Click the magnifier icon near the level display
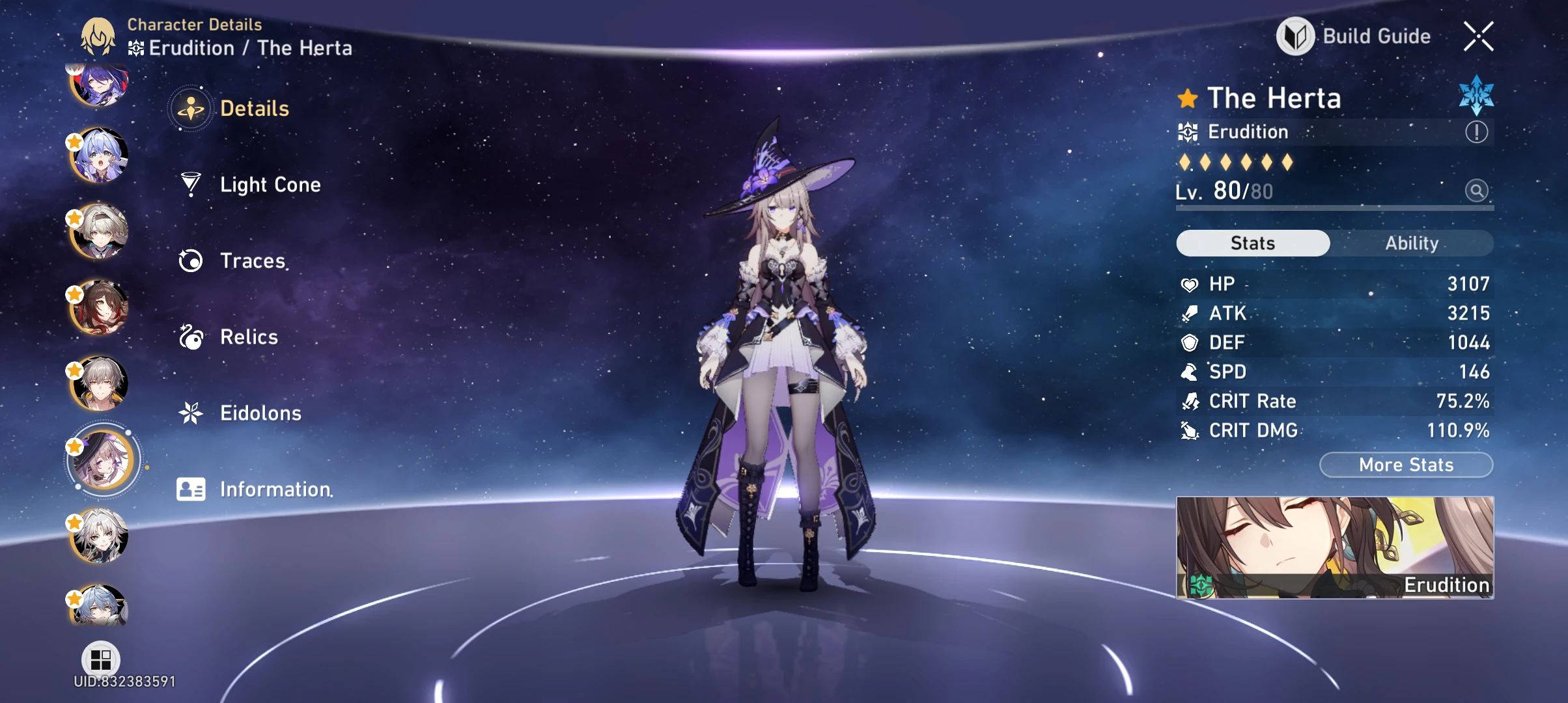The width and height of the screenshot is (1568, 703). 1477,191
